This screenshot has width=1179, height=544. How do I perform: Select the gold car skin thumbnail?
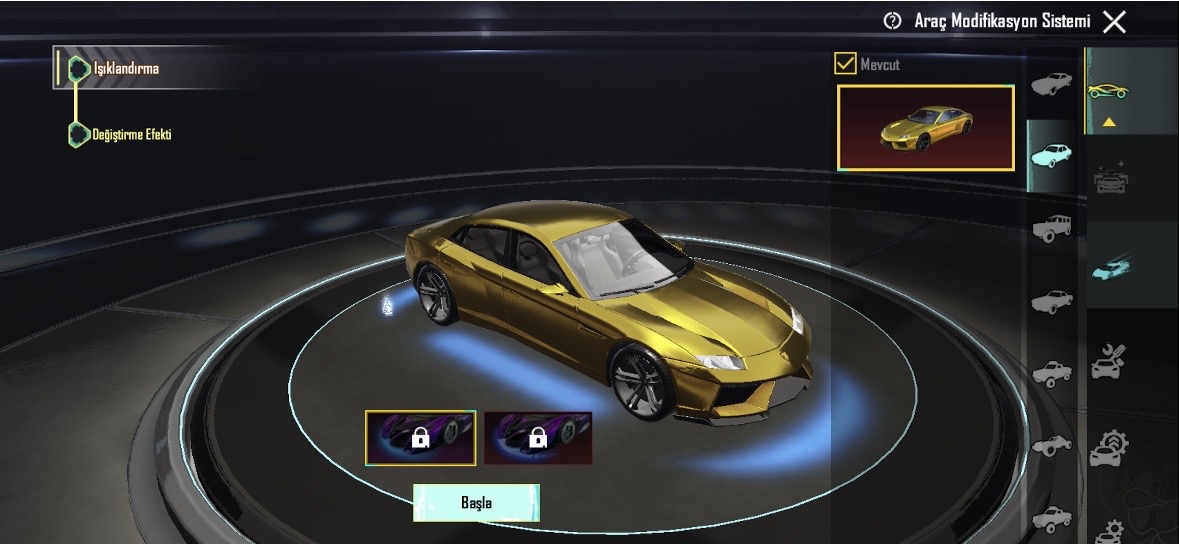tap(925, 127)
